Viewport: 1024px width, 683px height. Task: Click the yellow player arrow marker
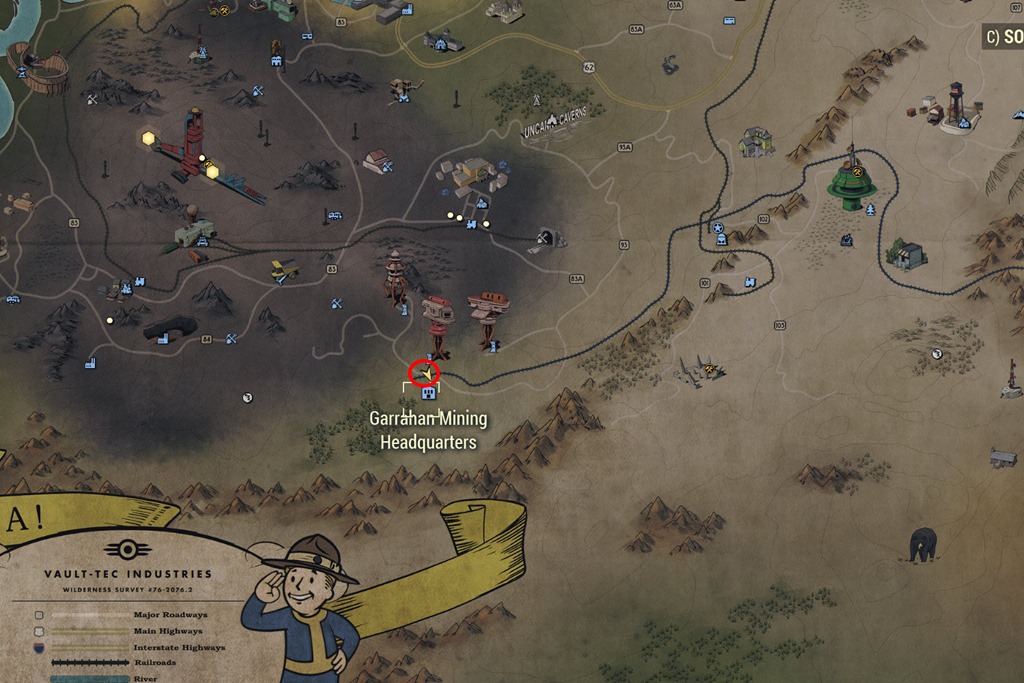[426, 373]
